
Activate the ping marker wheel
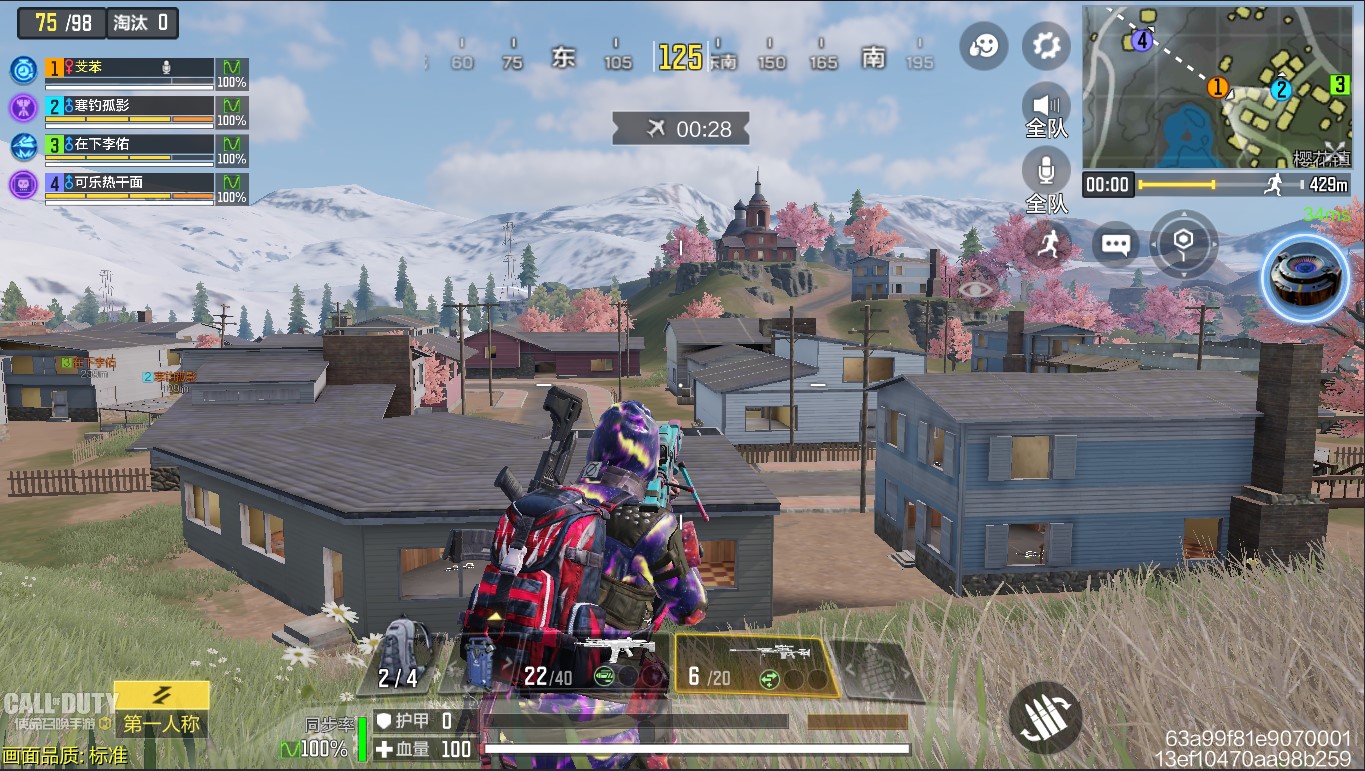click(1183, 243)
